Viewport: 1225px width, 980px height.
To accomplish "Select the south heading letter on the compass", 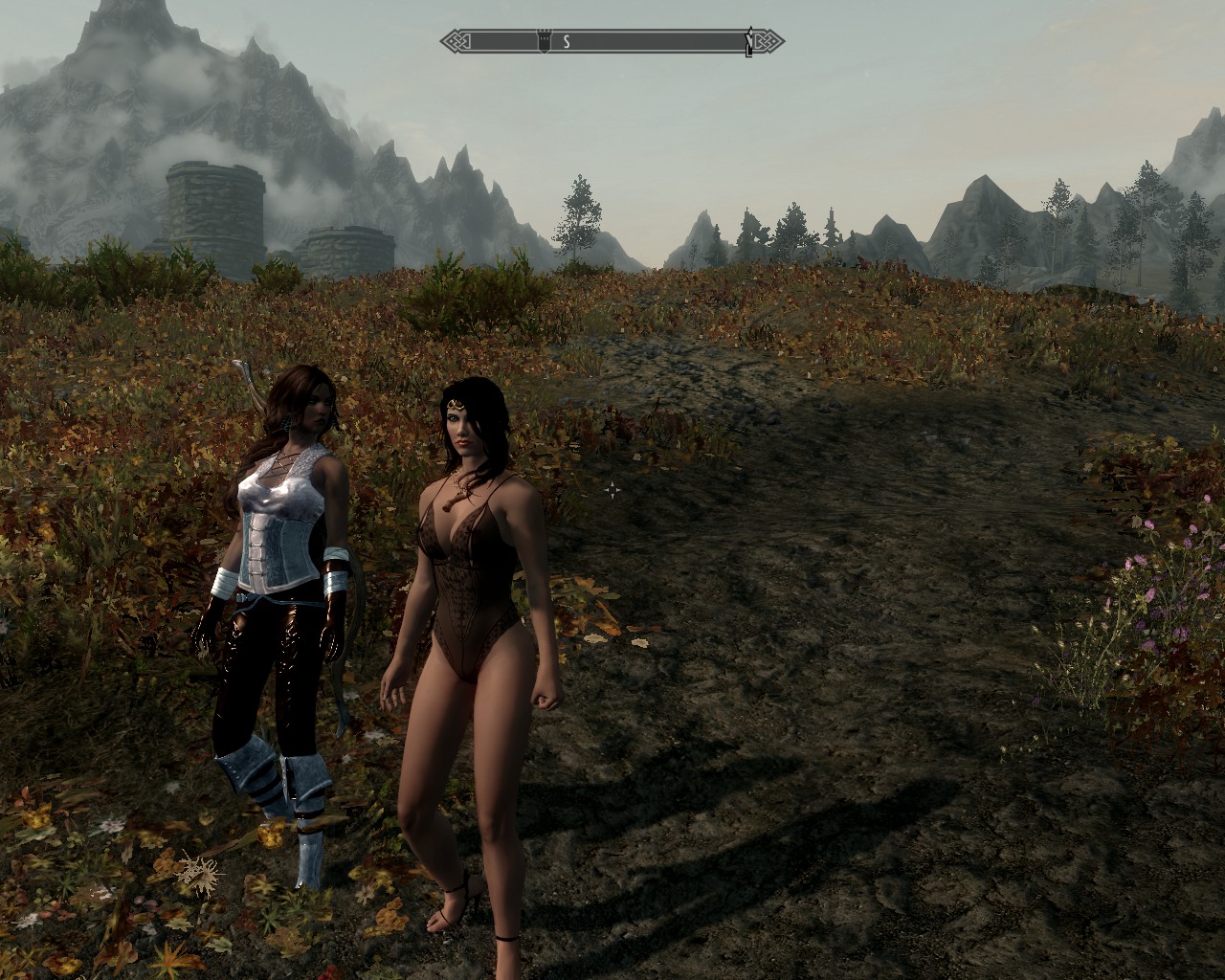I will click(567, 41).
